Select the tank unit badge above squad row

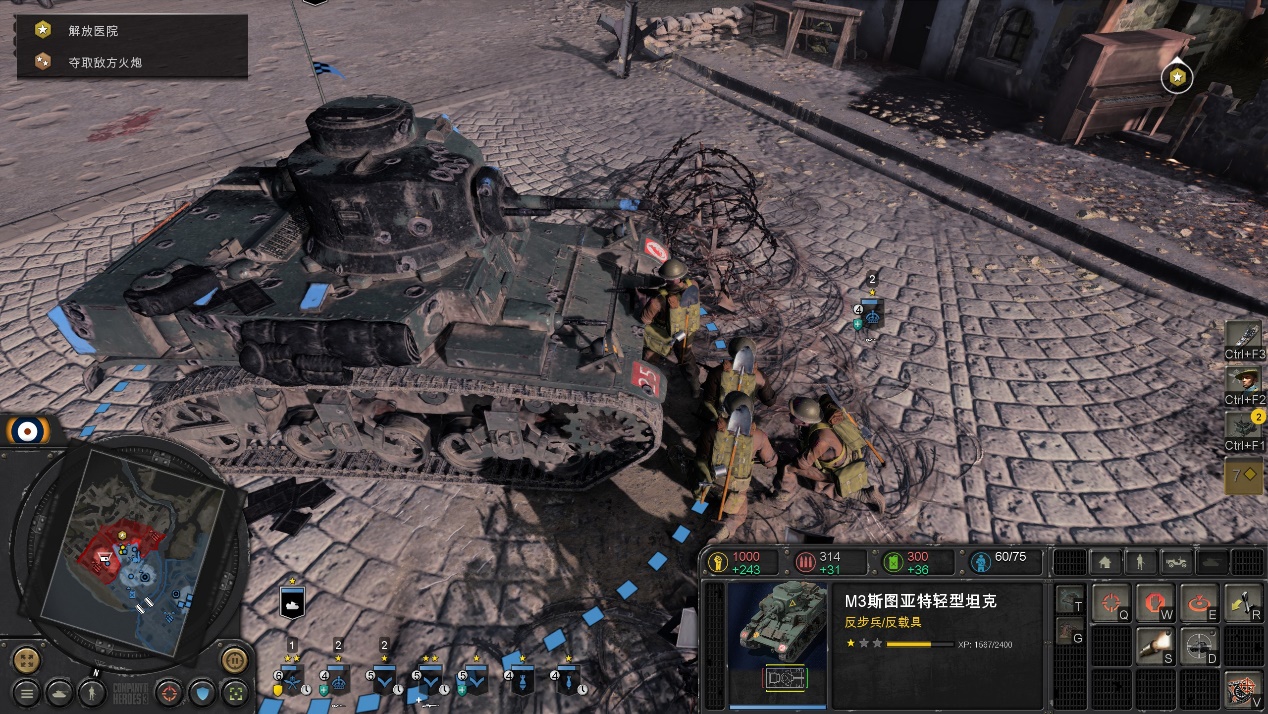click(292, 602)
